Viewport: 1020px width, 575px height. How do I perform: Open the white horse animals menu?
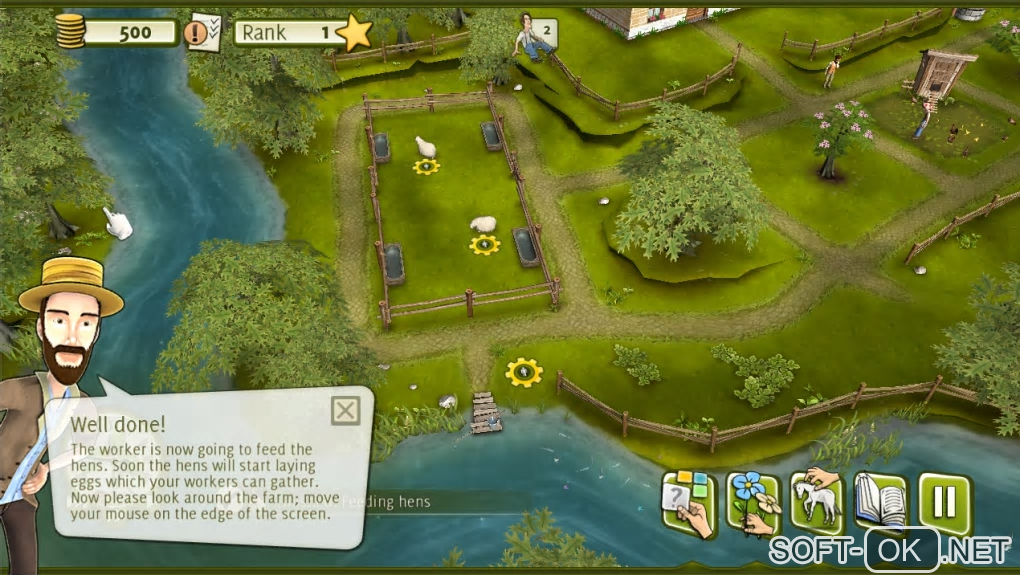pos(817,502)
